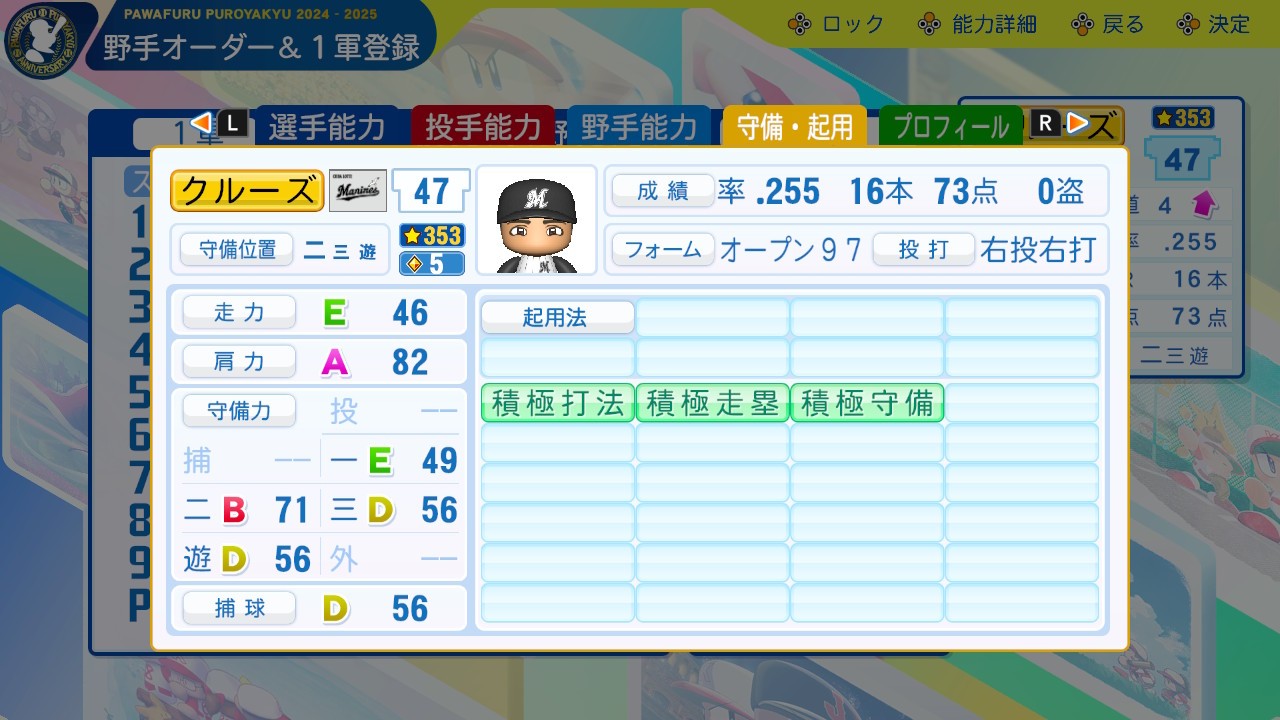The width and height of the screenshot is (1280, 720).
Task: Switch to the プロフィール tab
Action: click(x=950, y=127)
